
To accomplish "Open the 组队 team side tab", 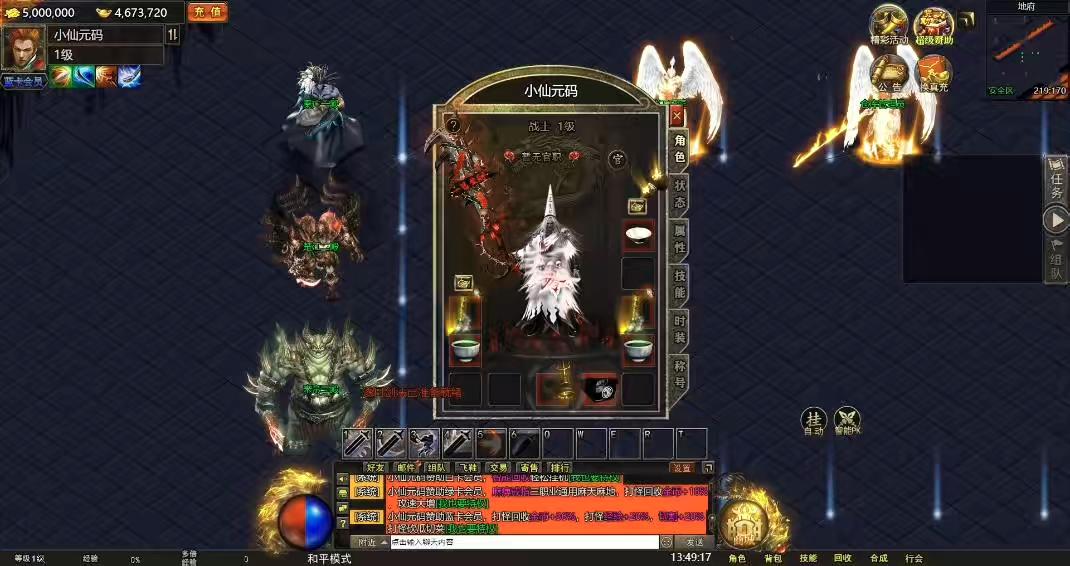I will tap(1056, 261).
